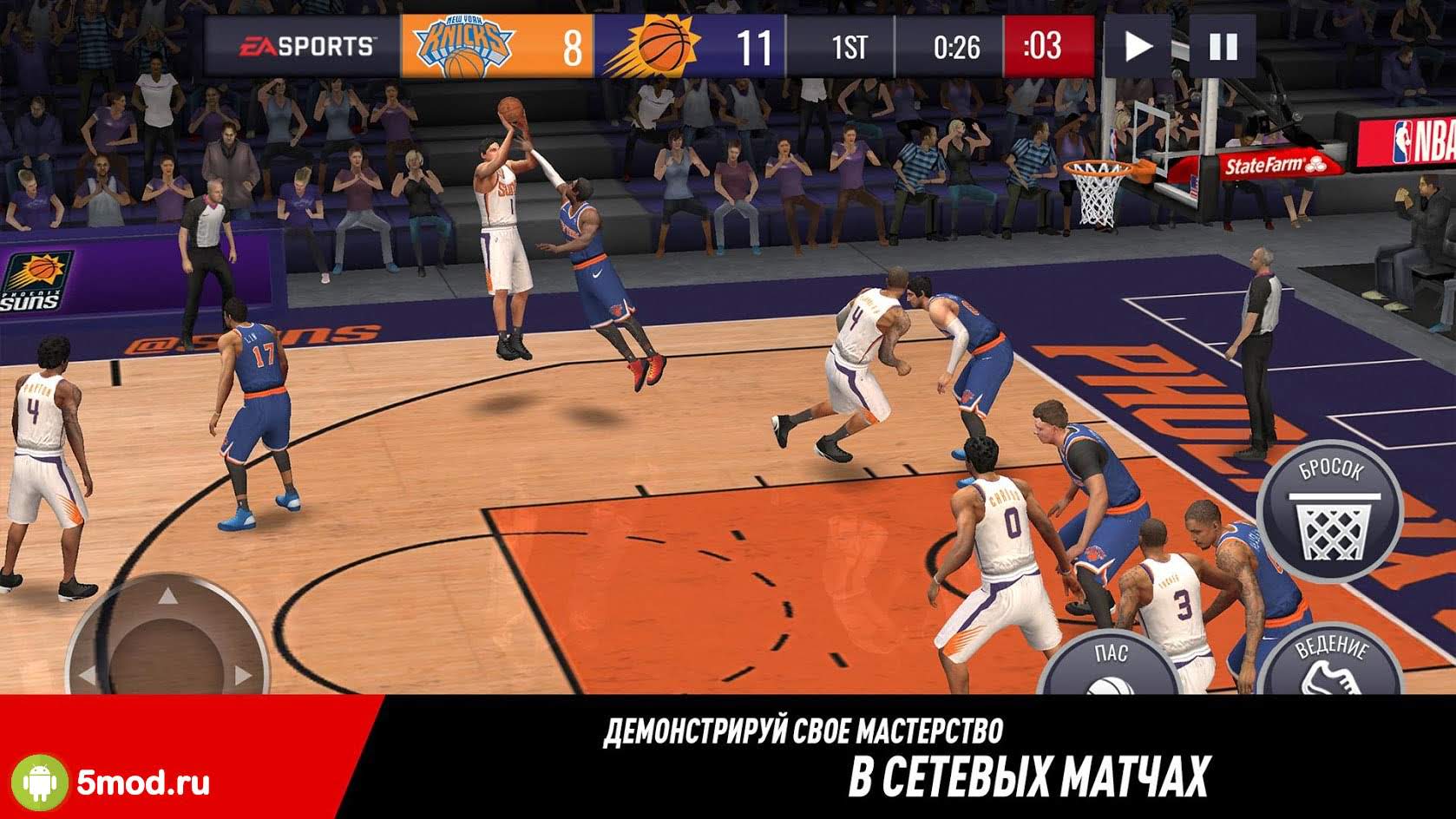Click the play arrow button
Image resolution: width=1456 pixels, height=819 pixels.
pos(1138,46)
